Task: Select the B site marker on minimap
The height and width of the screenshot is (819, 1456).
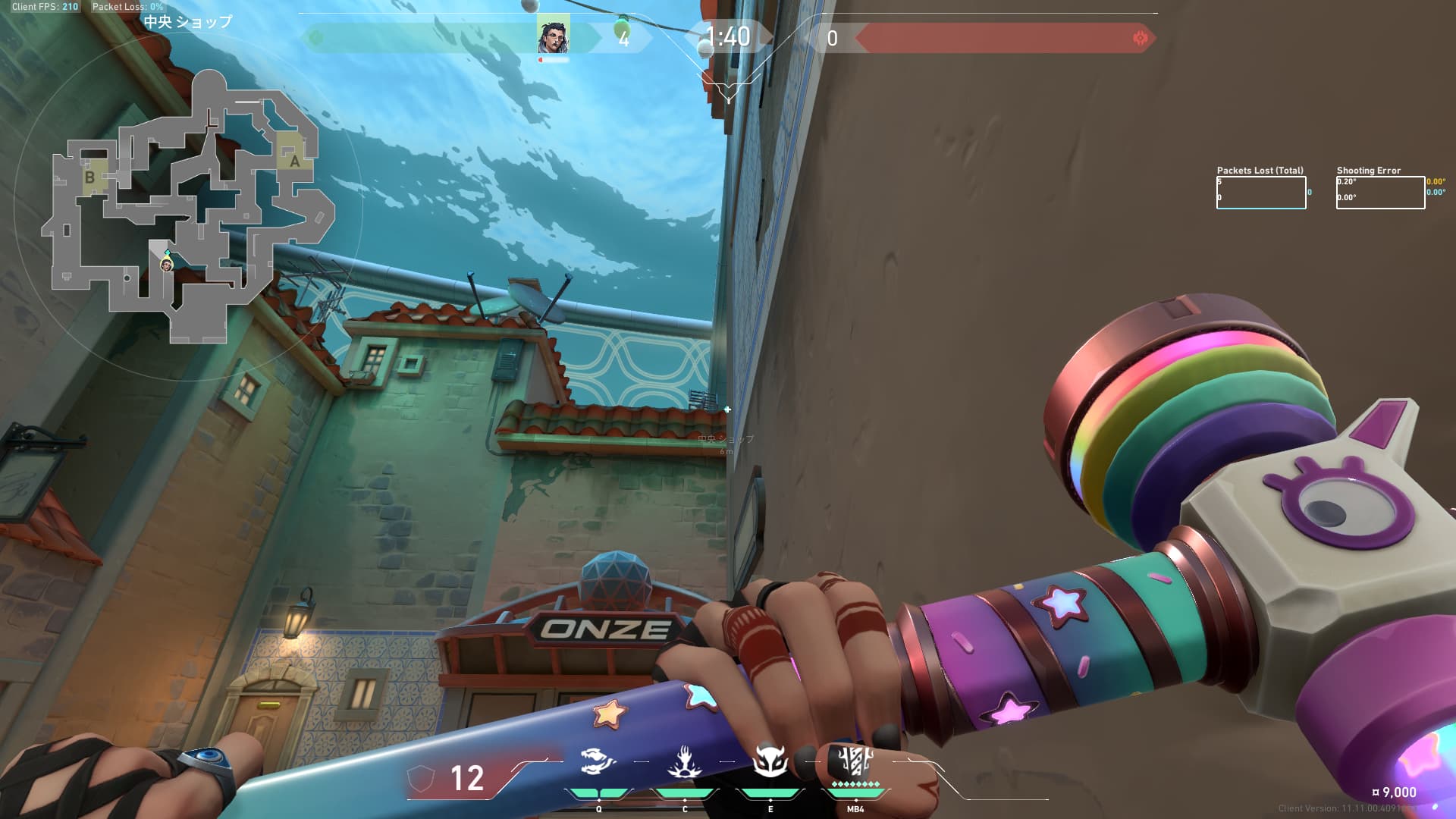Action: (x=90, y=177)
